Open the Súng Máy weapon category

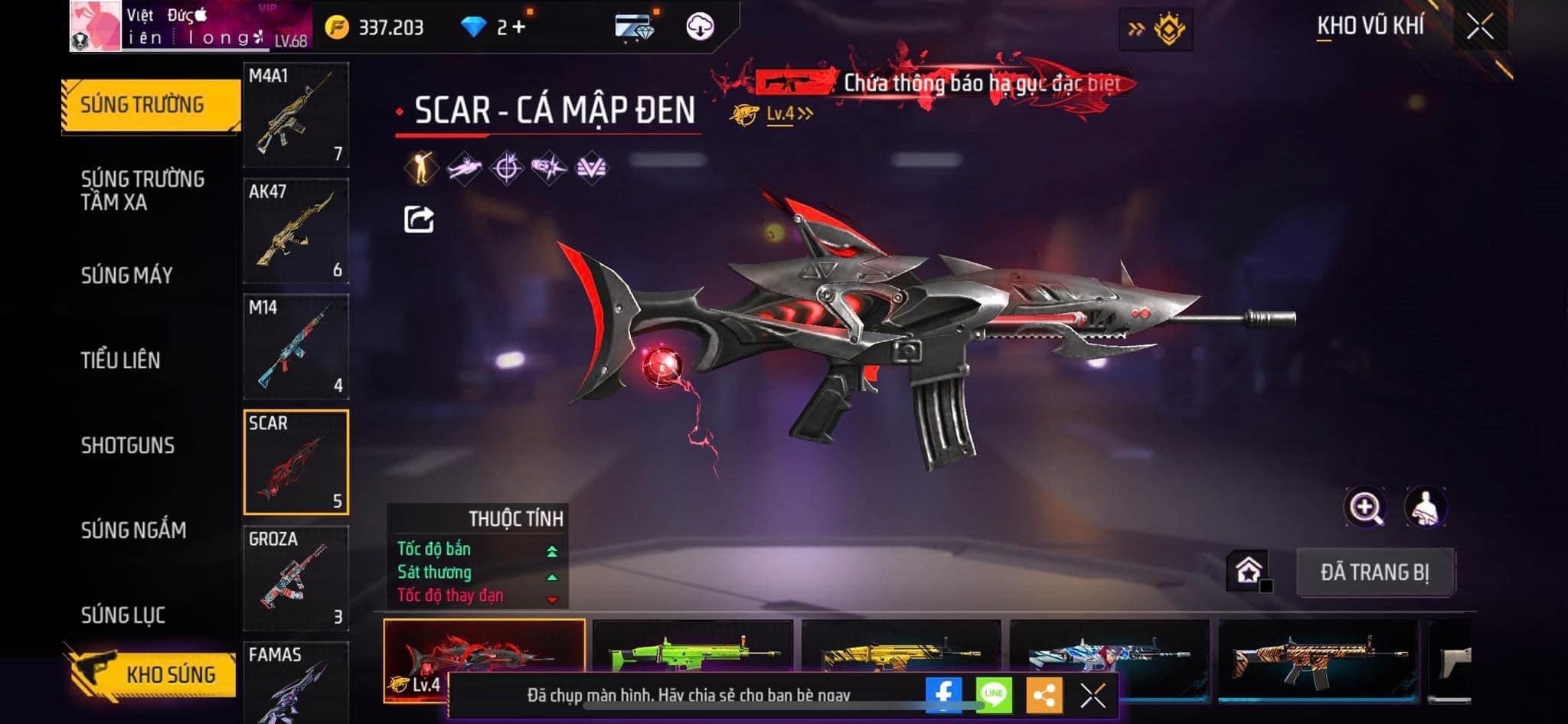point(127,276)
